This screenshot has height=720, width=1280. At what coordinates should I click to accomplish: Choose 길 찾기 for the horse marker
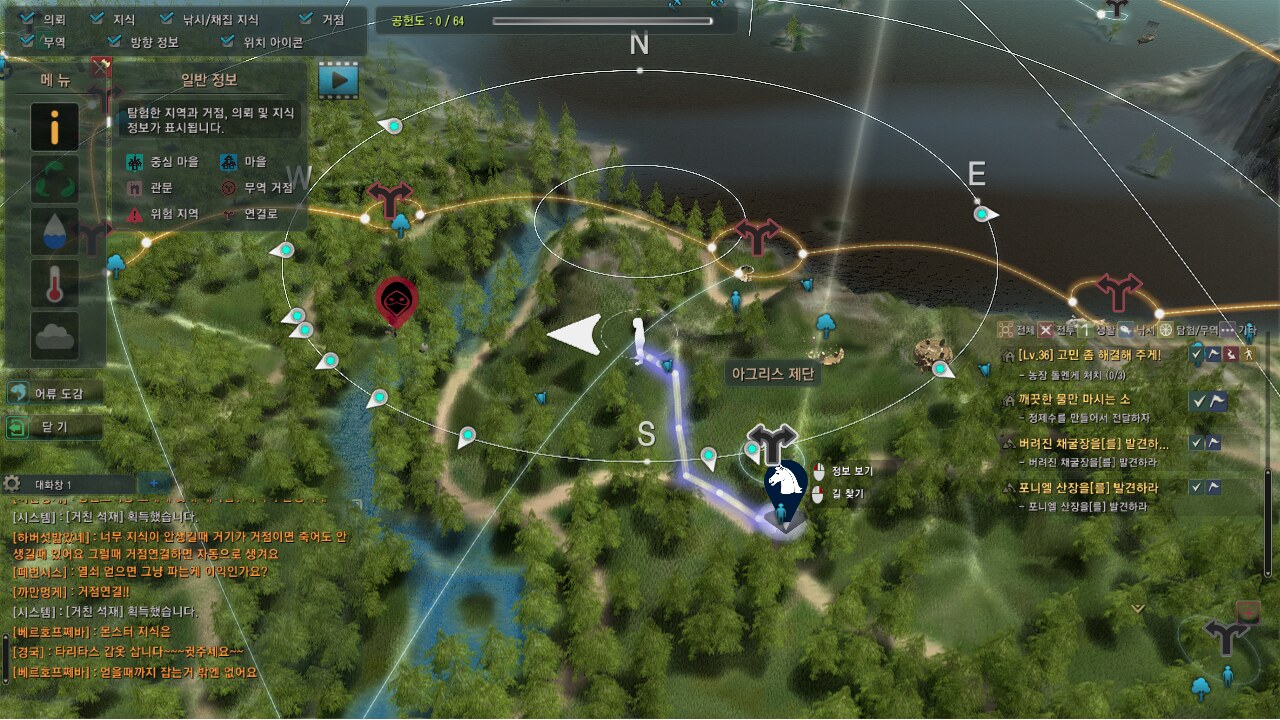[x=846, y=494]
